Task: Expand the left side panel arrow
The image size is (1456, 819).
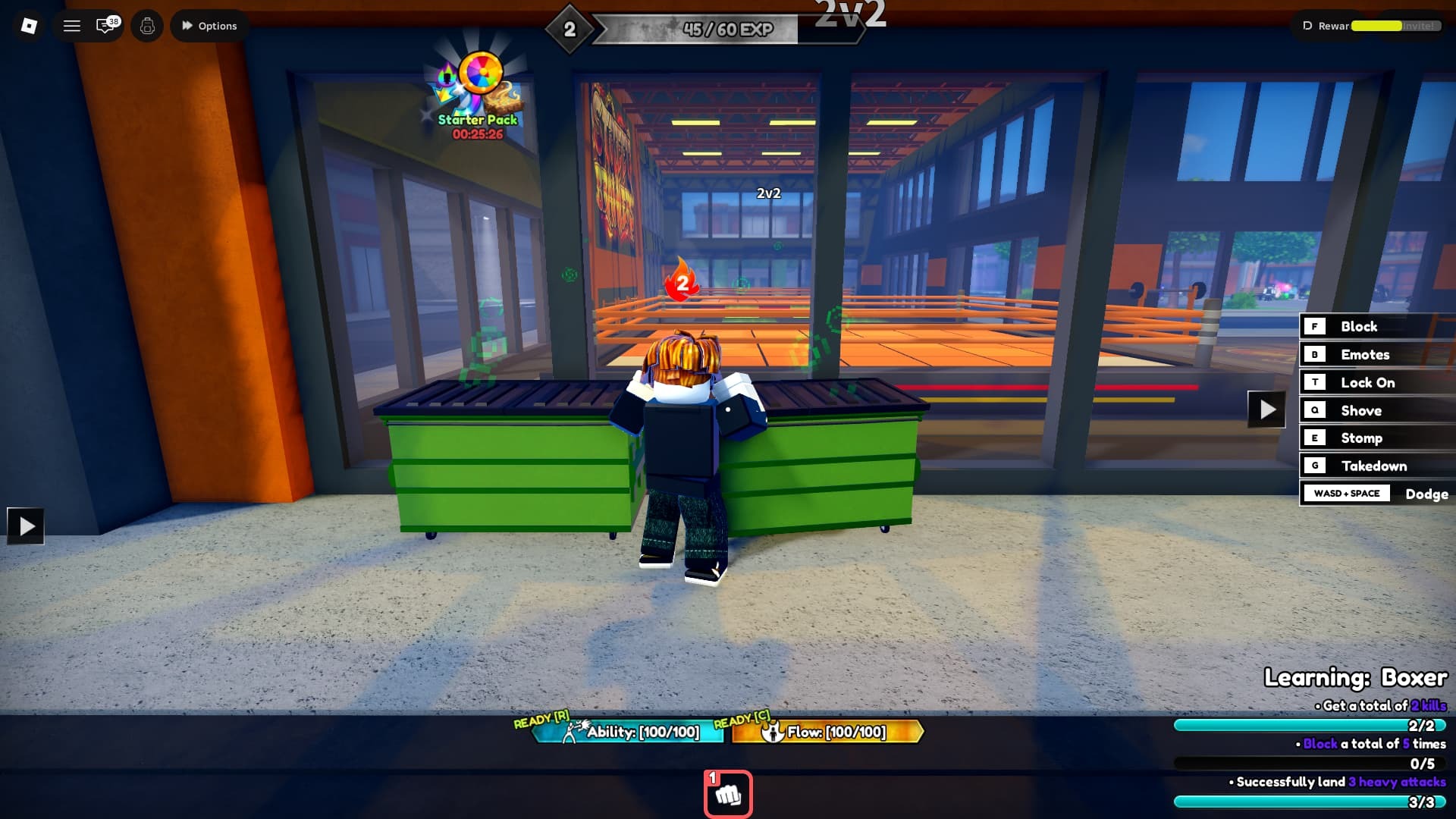Action: point(27,525)
